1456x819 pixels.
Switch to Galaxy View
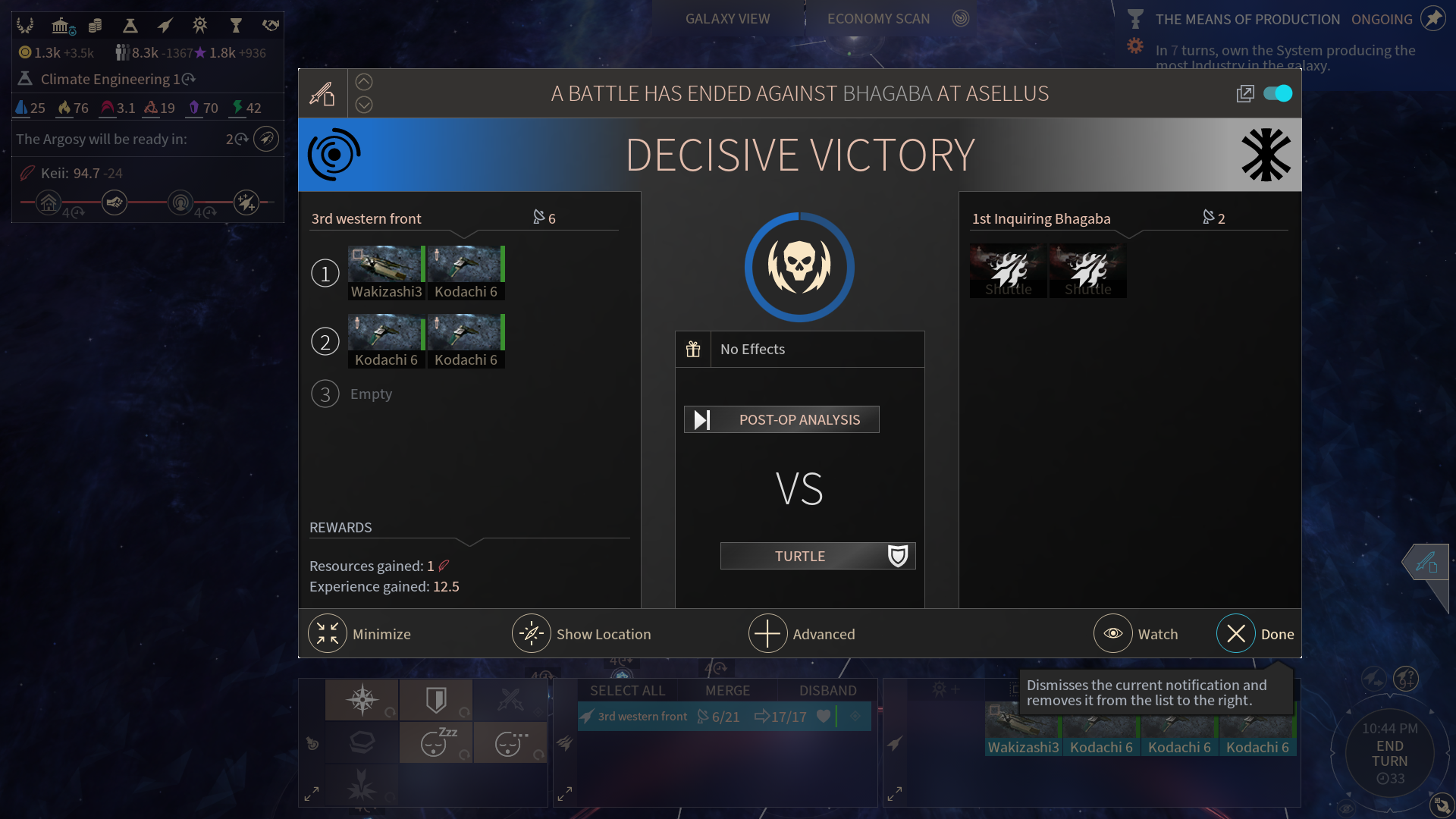click(727, 19)
